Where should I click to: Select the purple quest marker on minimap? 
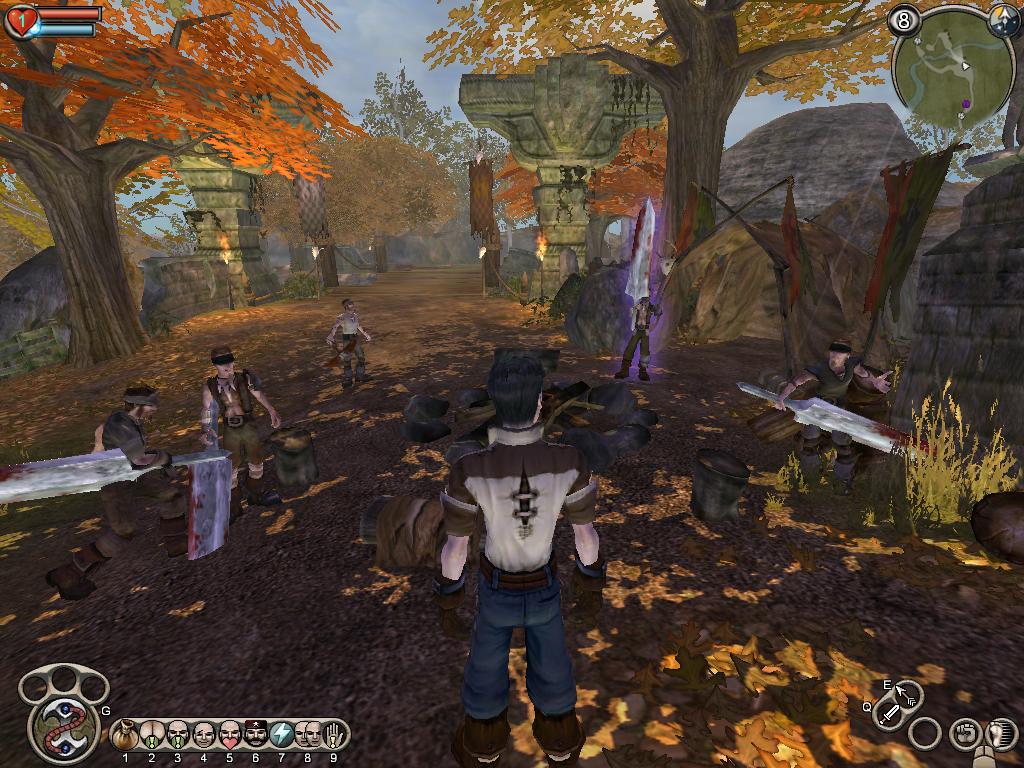[x=967, y=102]
